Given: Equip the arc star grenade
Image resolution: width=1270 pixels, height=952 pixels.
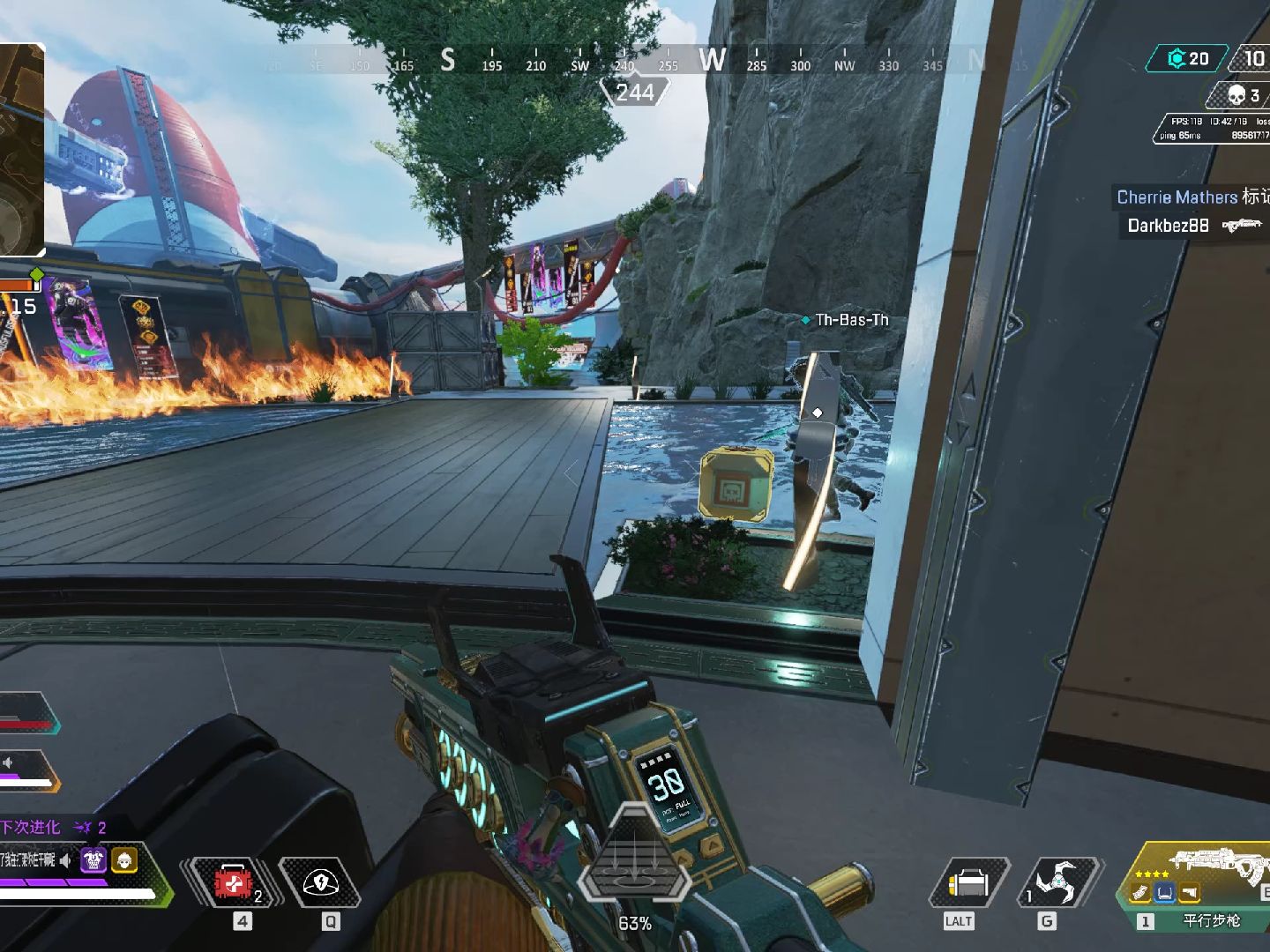Looking at the screenshot, I should pos(1057,882).
